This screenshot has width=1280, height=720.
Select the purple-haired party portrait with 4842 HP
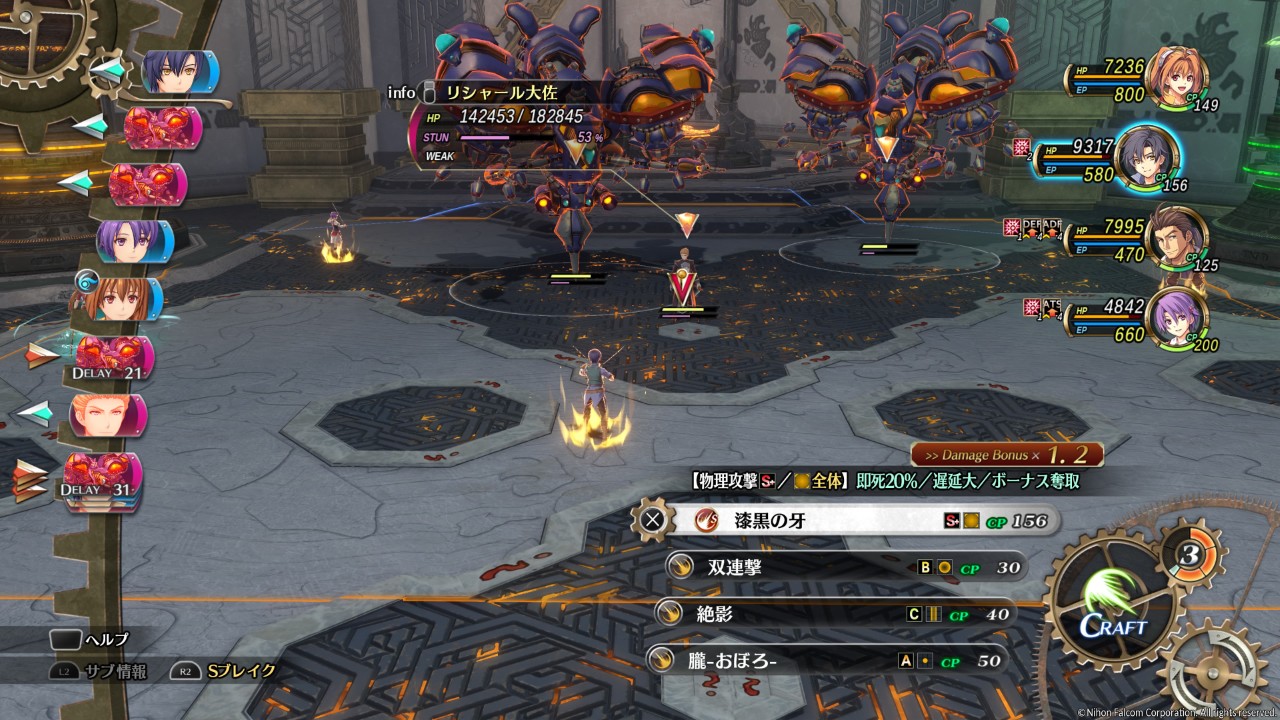[x=1176, y=319]
